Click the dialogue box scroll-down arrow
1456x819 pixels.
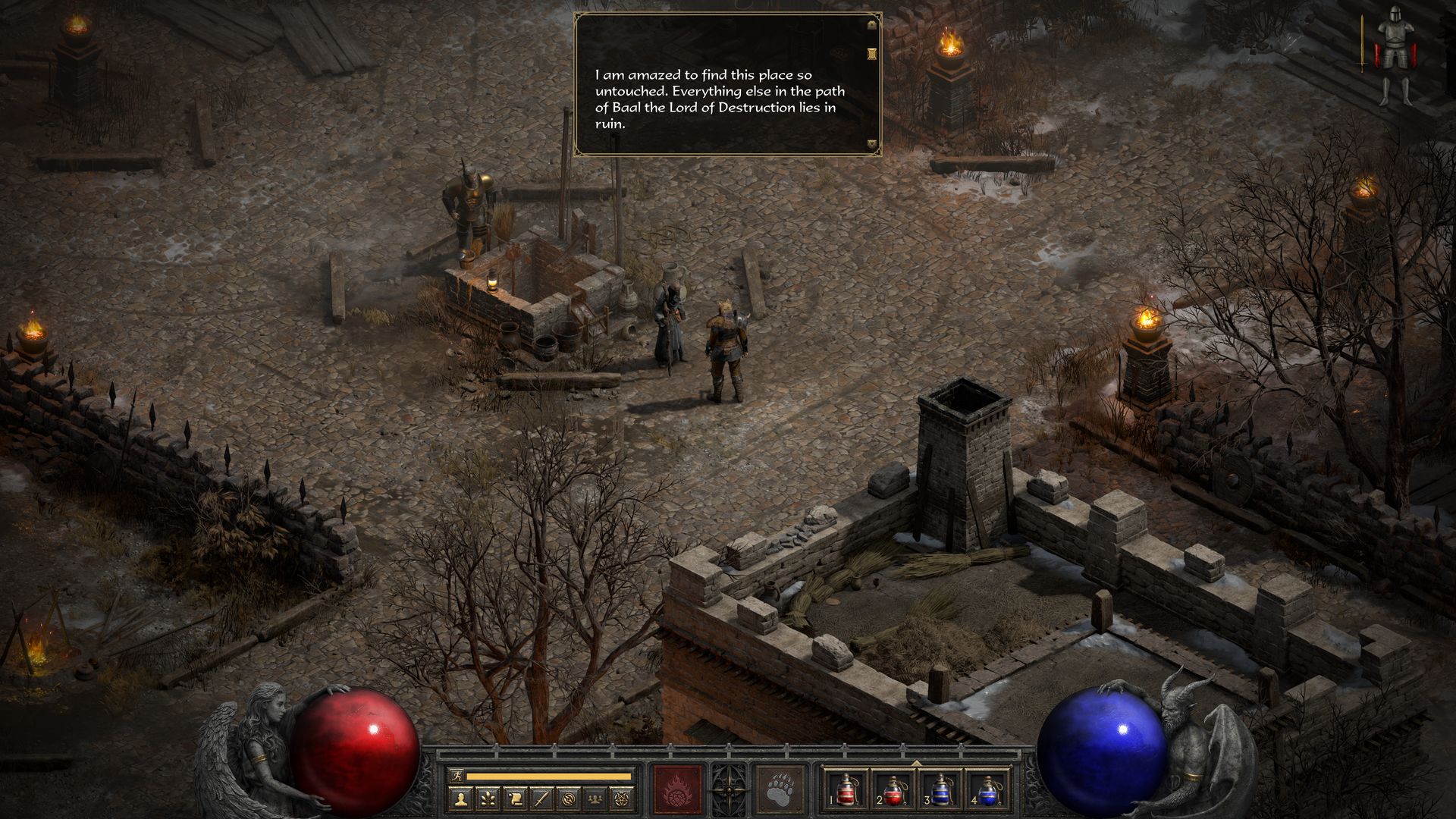[x=872, y=143]
